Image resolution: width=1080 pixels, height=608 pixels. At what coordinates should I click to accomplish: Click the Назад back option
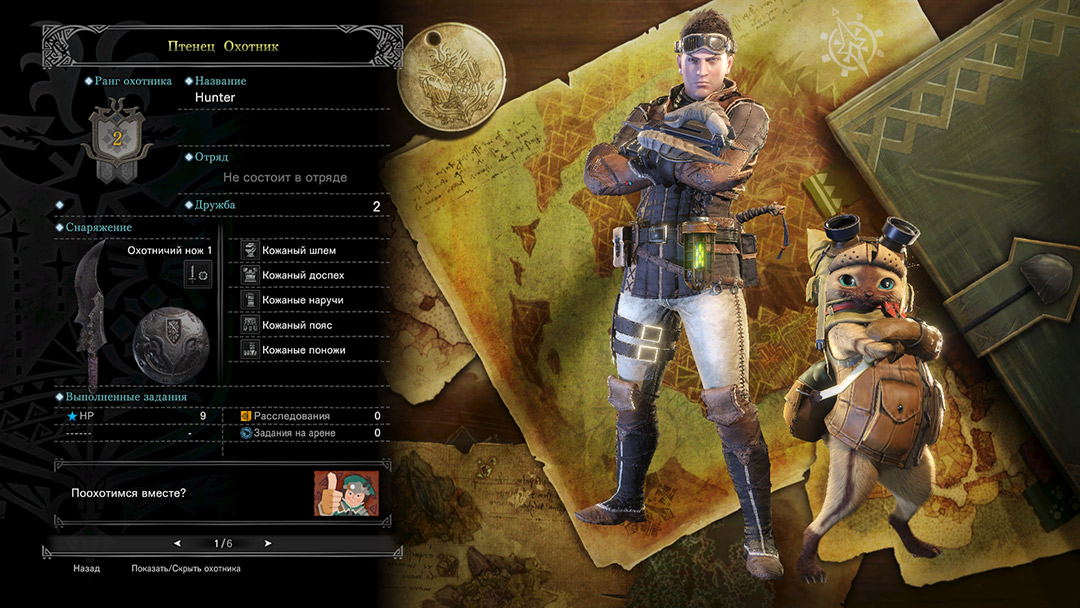coord(86,569)
